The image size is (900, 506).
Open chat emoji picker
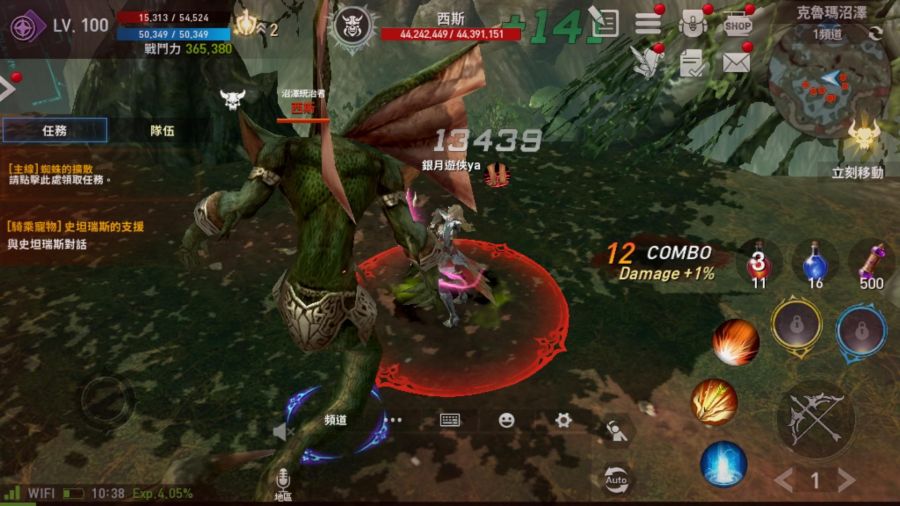point(507,420)
